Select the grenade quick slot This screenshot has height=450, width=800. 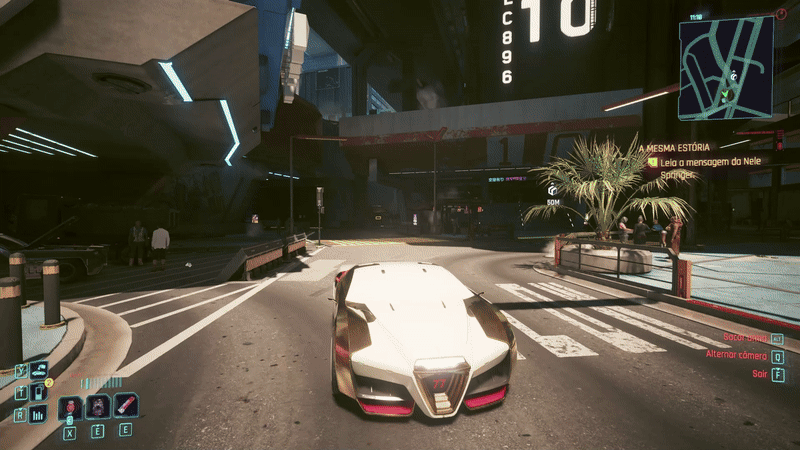(x=70, y=407)
